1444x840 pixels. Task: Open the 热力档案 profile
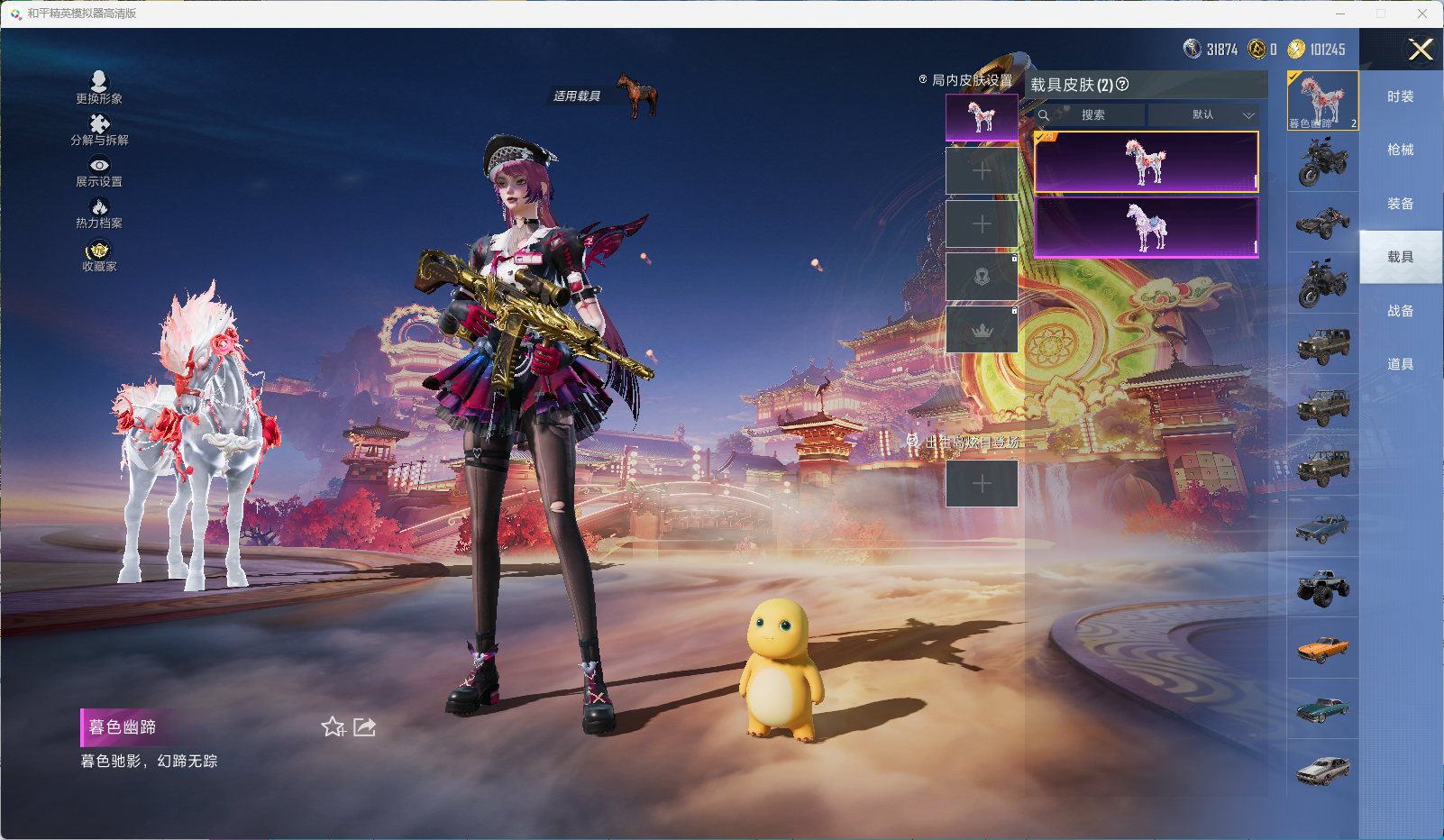tap(99, 213)
